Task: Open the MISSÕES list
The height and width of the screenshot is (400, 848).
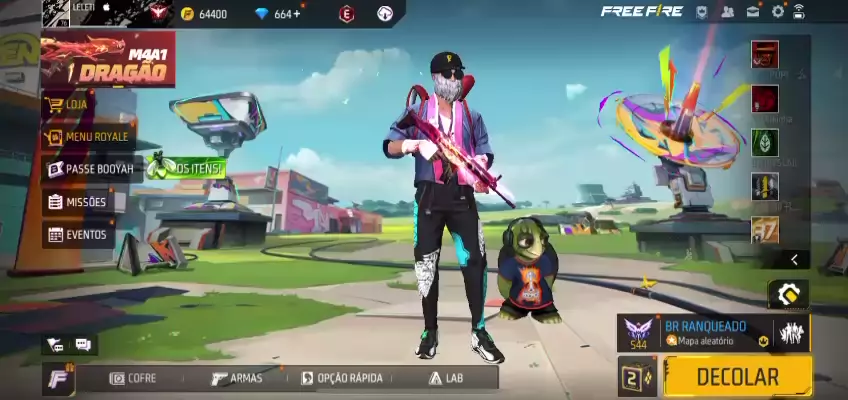Action: click(78, 202)
